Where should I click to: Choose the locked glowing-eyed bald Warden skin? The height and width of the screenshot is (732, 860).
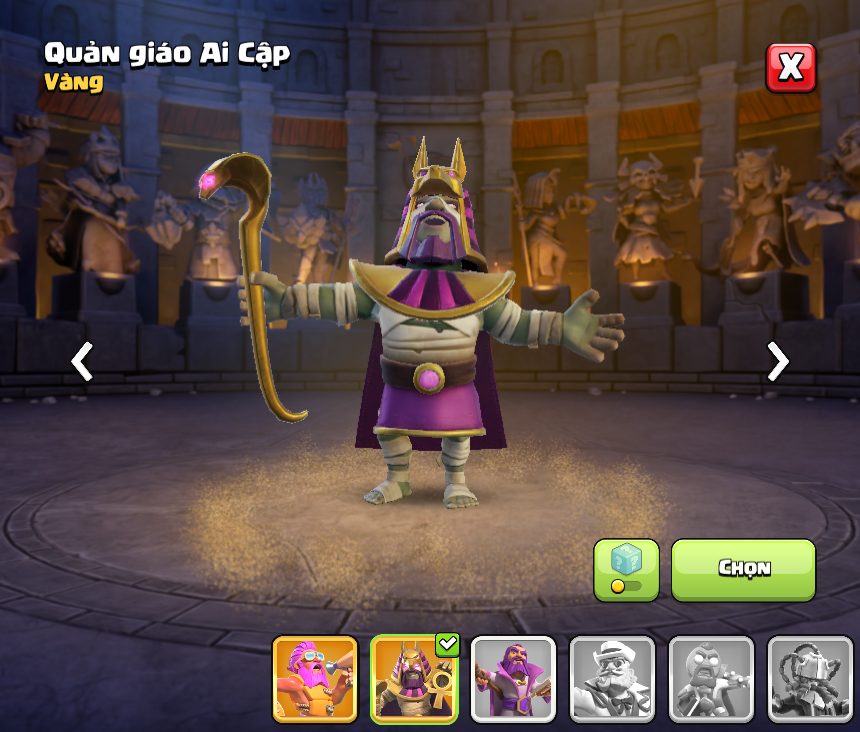pos(711,679)
